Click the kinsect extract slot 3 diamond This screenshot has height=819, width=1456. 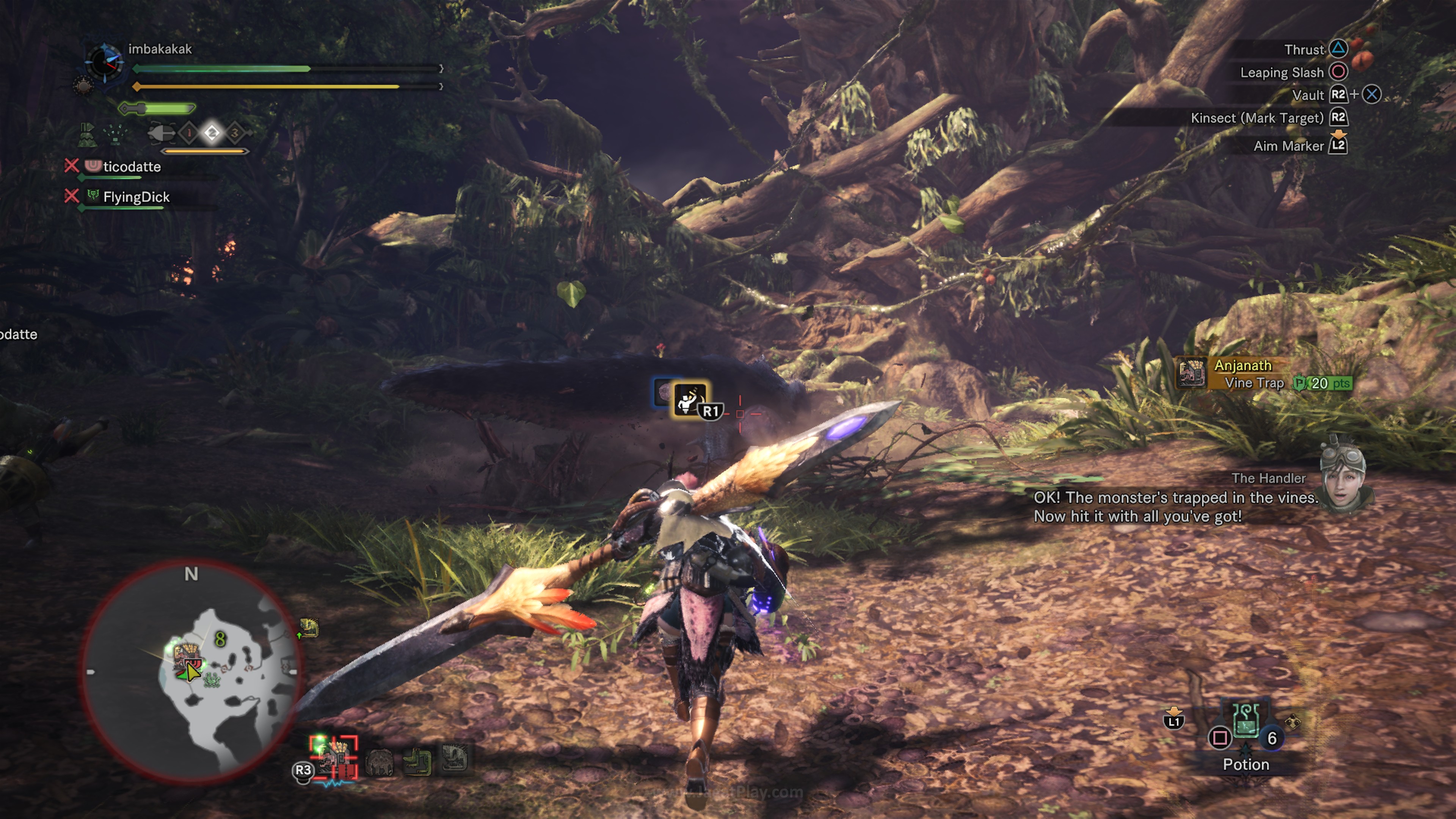tap(235, 133)
